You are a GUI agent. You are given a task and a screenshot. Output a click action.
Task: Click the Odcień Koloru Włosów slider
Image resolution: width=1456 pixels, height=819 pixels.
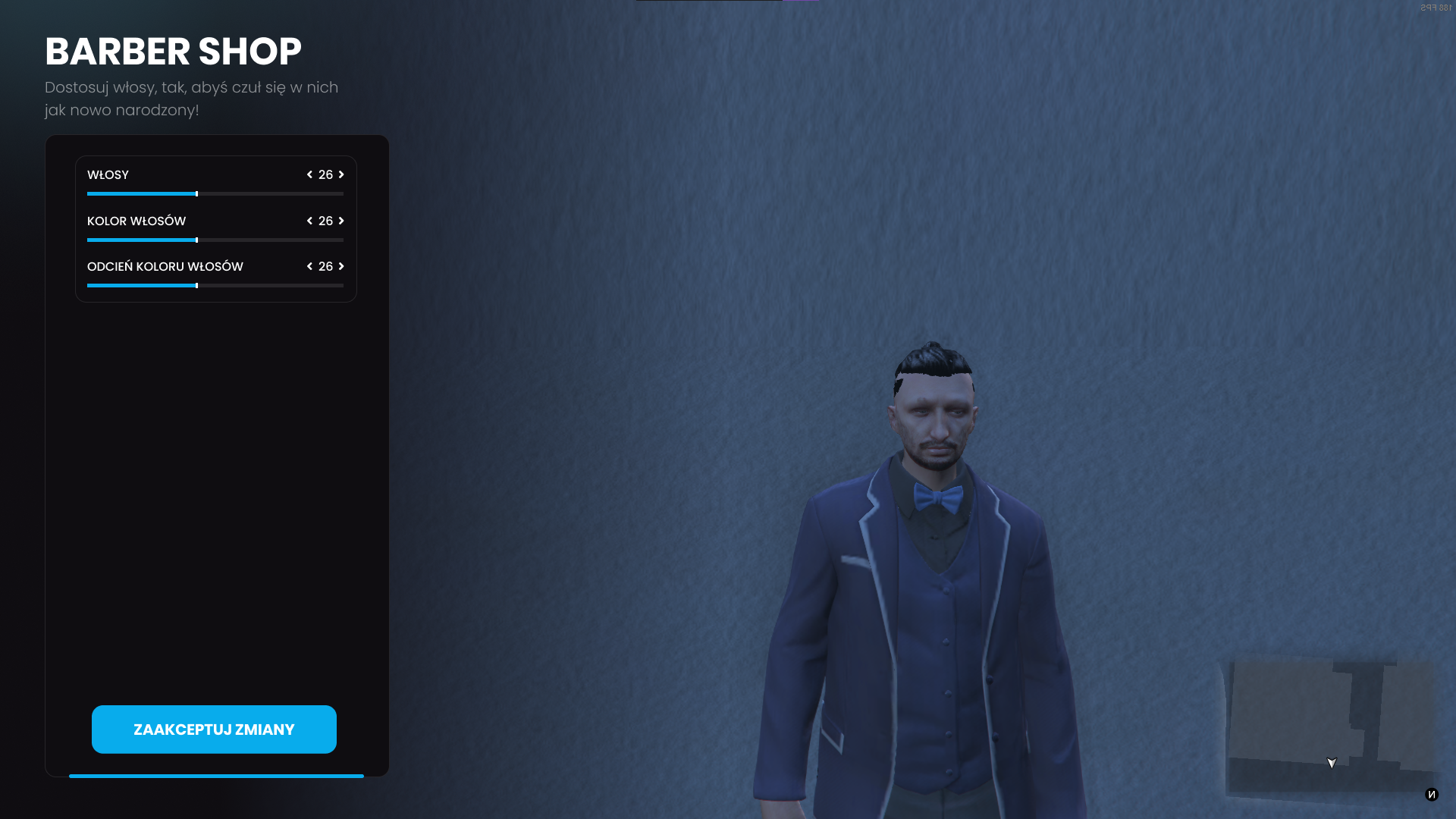215,286
